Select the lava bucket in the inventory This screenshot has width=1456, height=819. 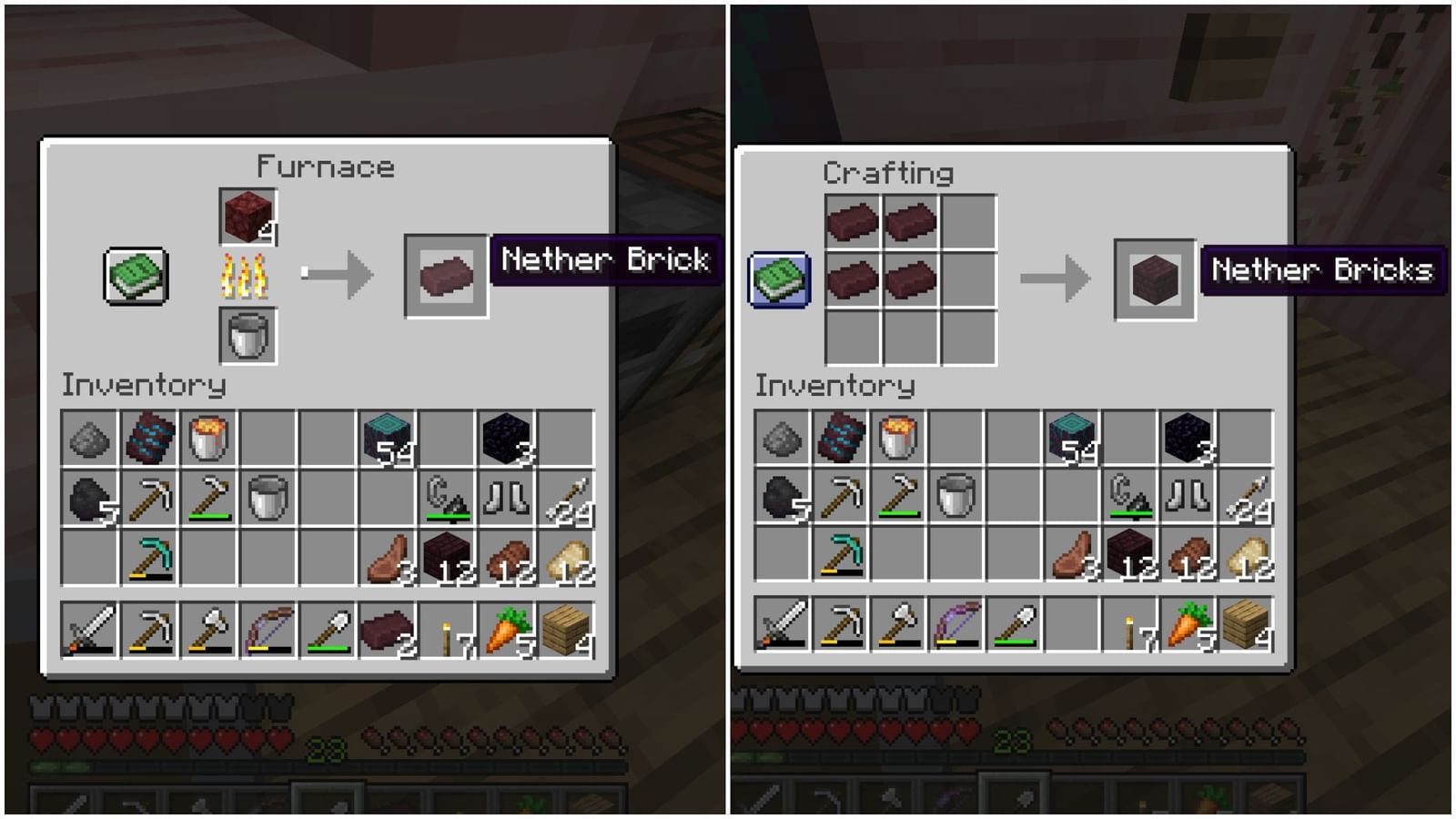click(207, 435)
